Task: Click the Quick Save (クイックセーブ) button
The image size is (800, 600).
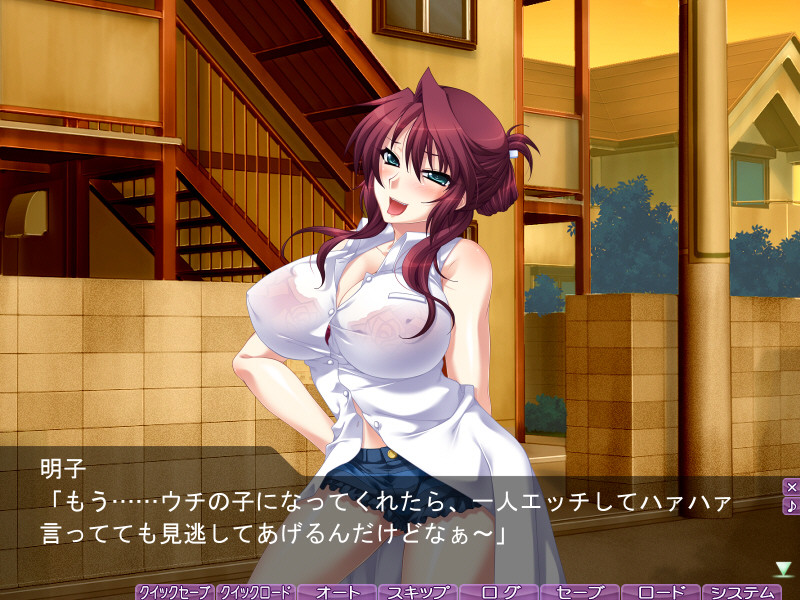Action: tap(174, 592)
